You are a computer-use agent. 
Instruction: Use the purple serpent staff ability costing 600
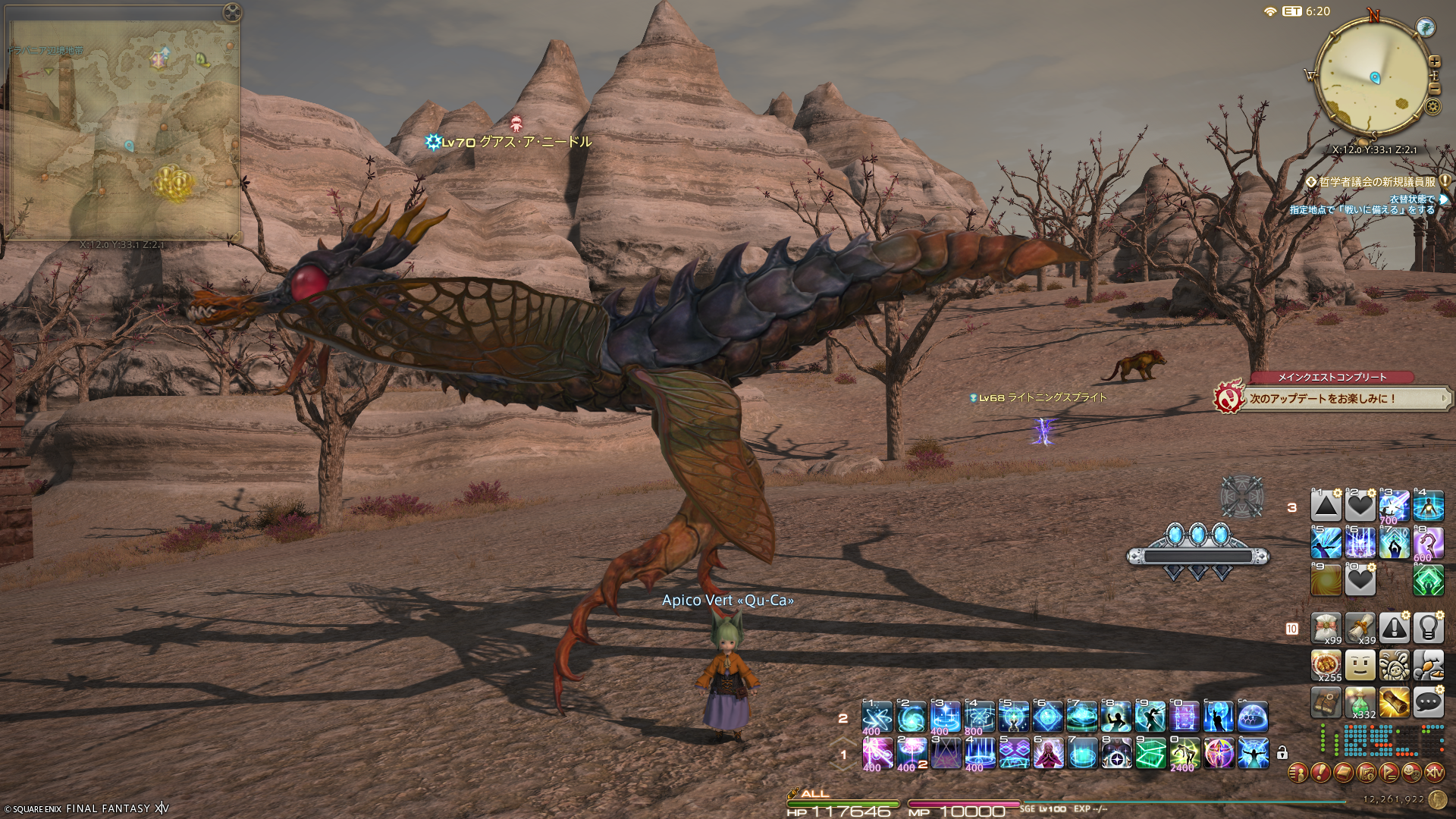point(1428,543)
